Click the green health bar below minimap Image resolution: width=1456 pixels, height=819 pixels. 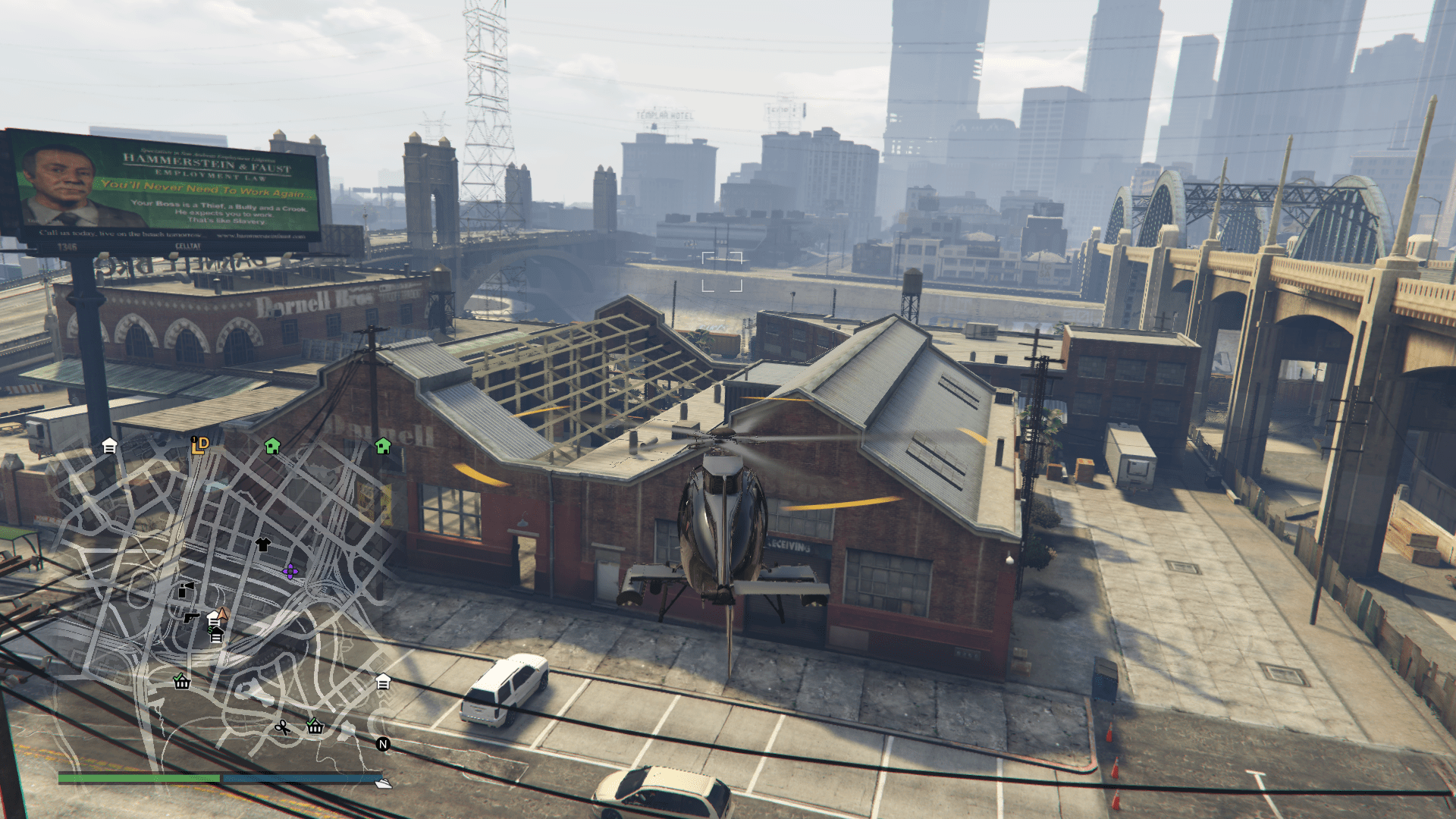click(x=140, y=778)
